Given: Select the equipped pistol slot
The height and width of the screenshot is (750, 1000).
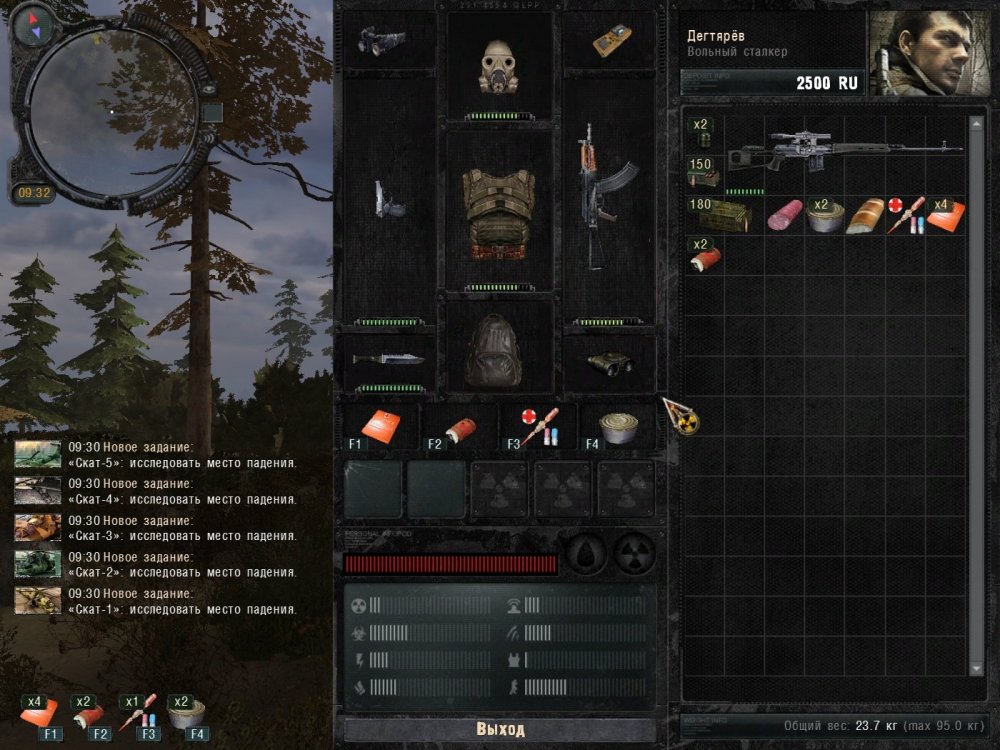Looking at the screenshot, I should 388,199.
